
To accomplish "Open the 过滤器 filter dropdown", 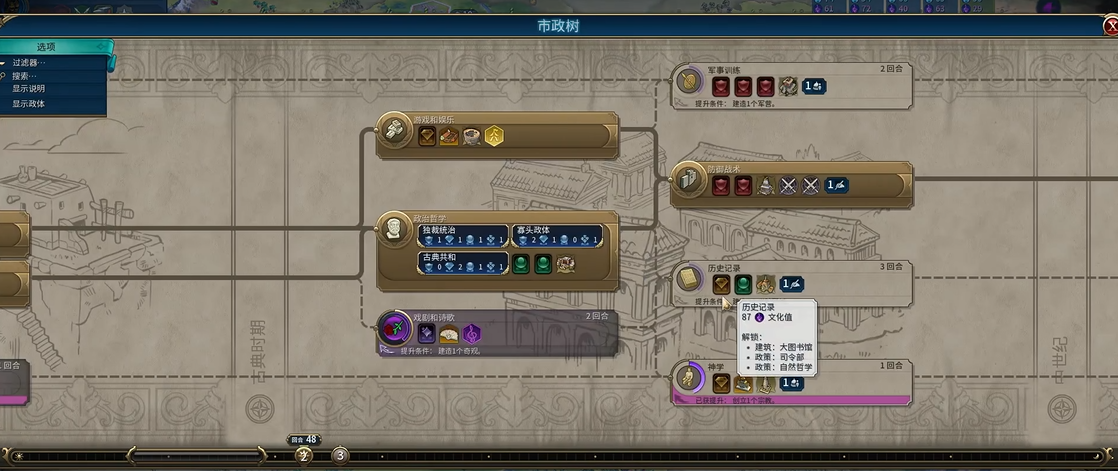I will pos(30,63).
